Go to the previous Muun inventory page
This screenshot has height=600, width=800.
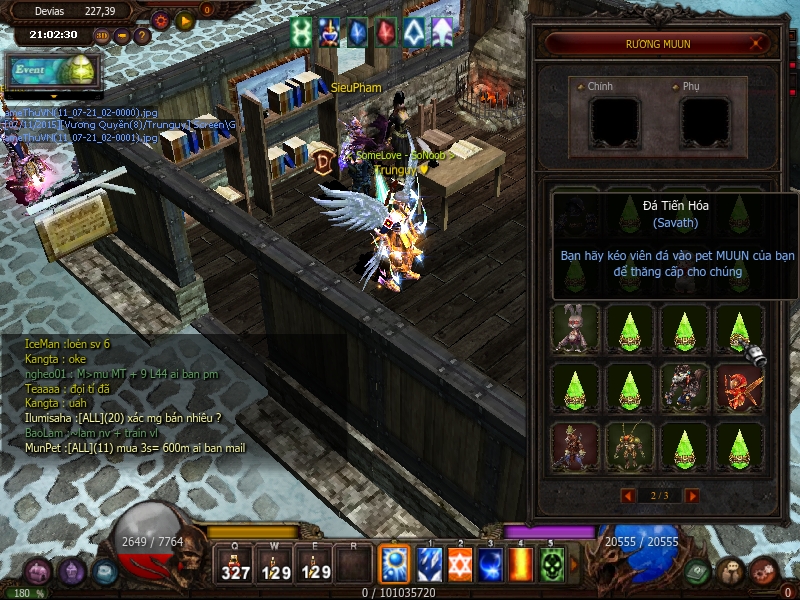coord(628,495)
